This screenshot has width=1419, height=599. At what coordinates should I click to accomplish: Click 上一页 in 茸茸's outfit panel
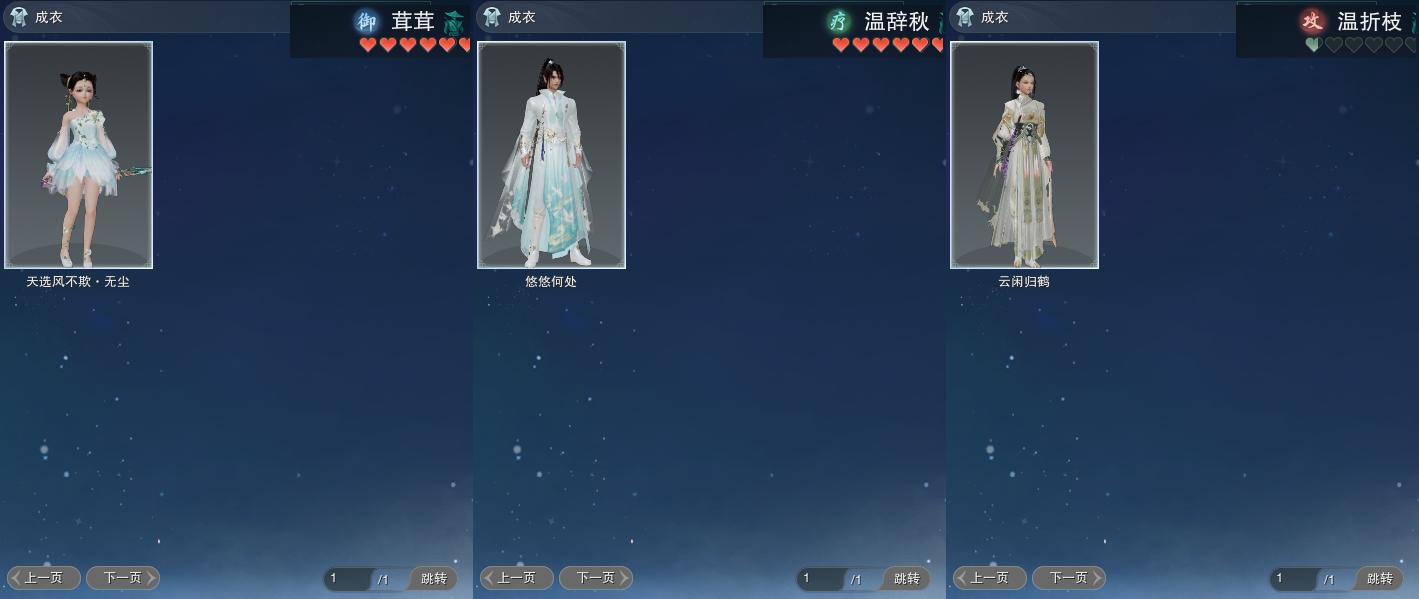click(x=44, y=578)
